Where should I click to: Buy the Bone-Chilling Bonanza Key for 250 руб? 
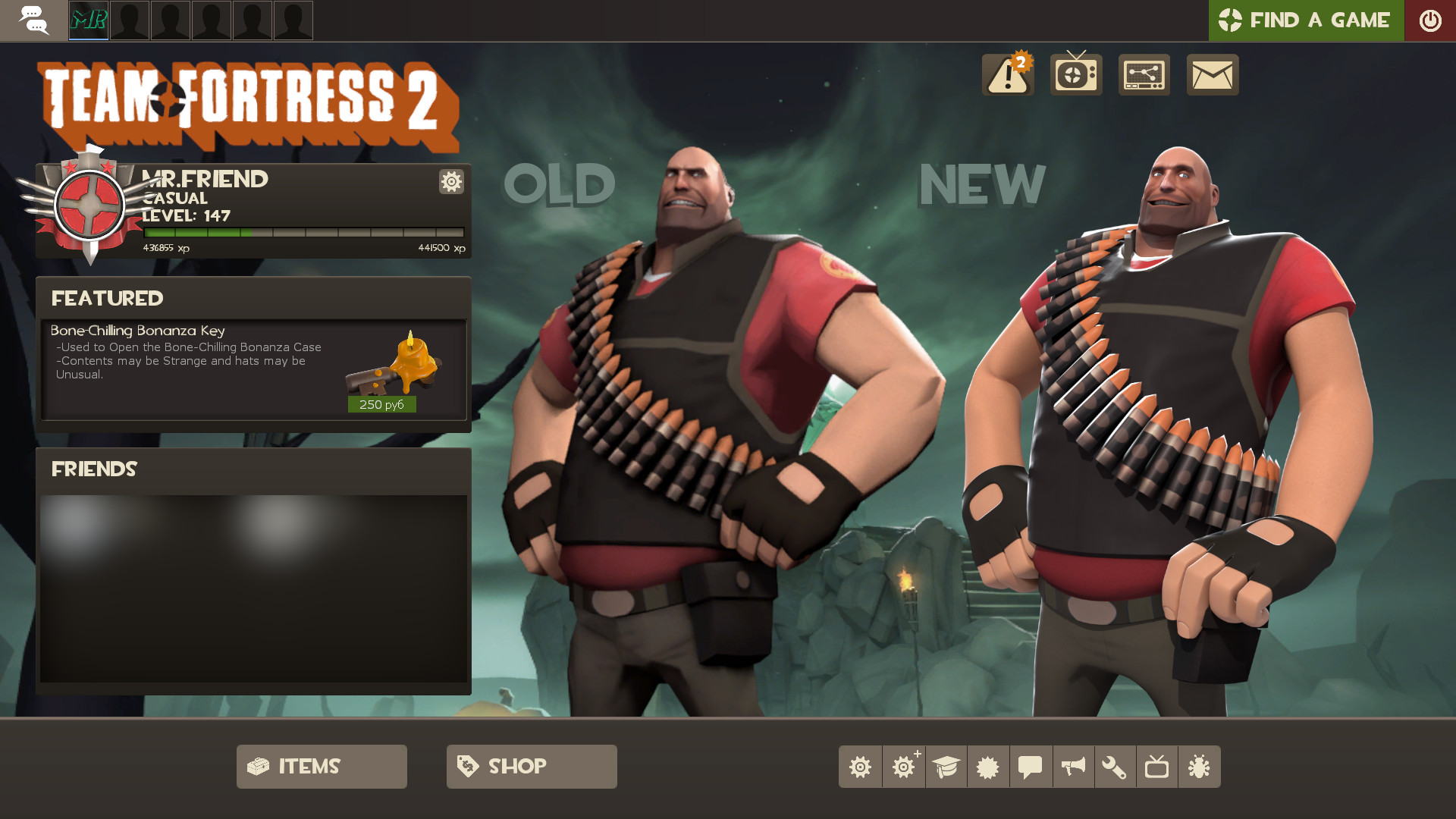[x=381, y=404]
